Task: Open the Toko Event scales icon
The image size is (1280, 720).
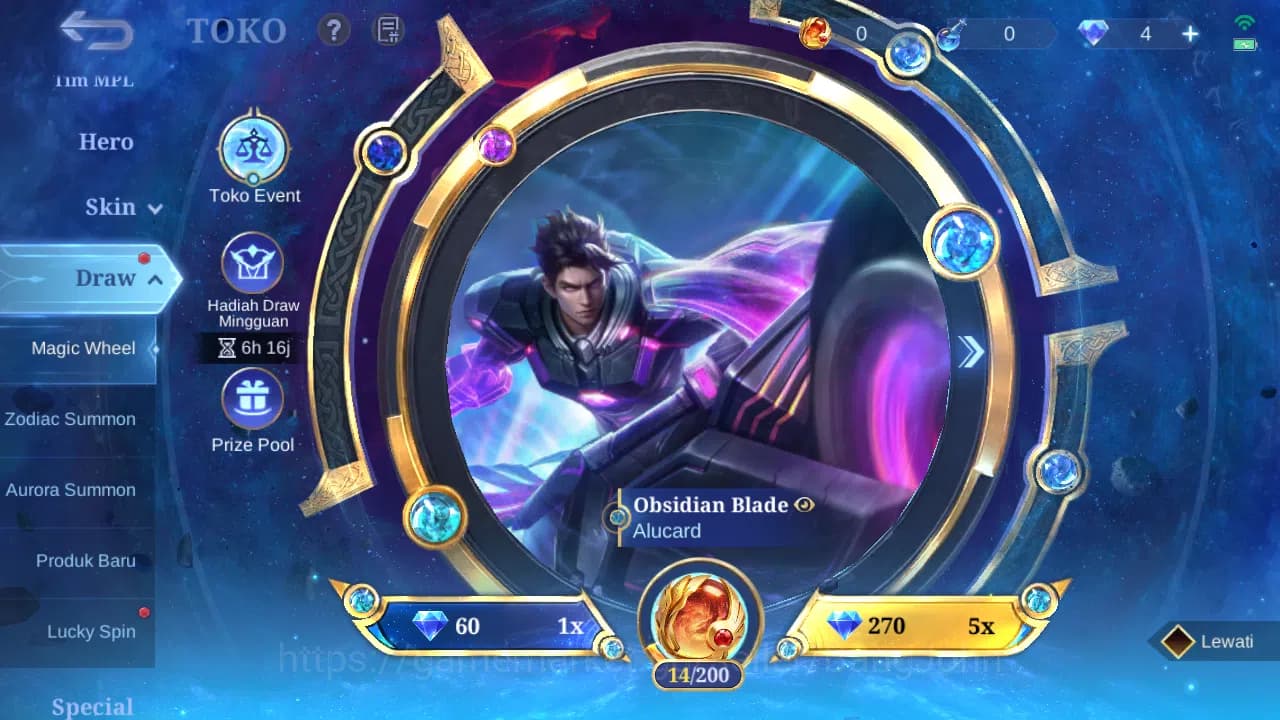Action: (x=253, y=150)
